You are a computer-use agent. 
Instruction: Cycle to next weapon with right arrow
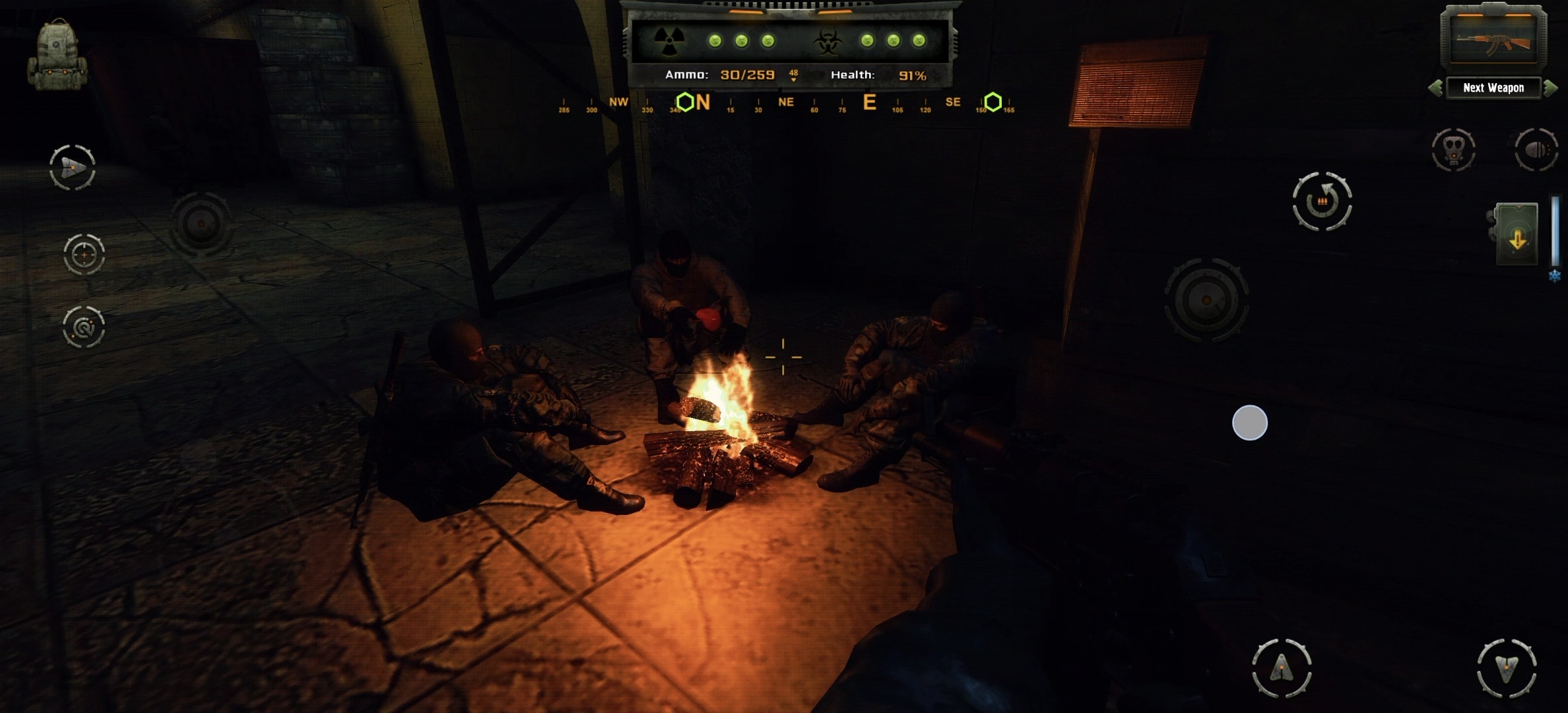click(1551, 88)
